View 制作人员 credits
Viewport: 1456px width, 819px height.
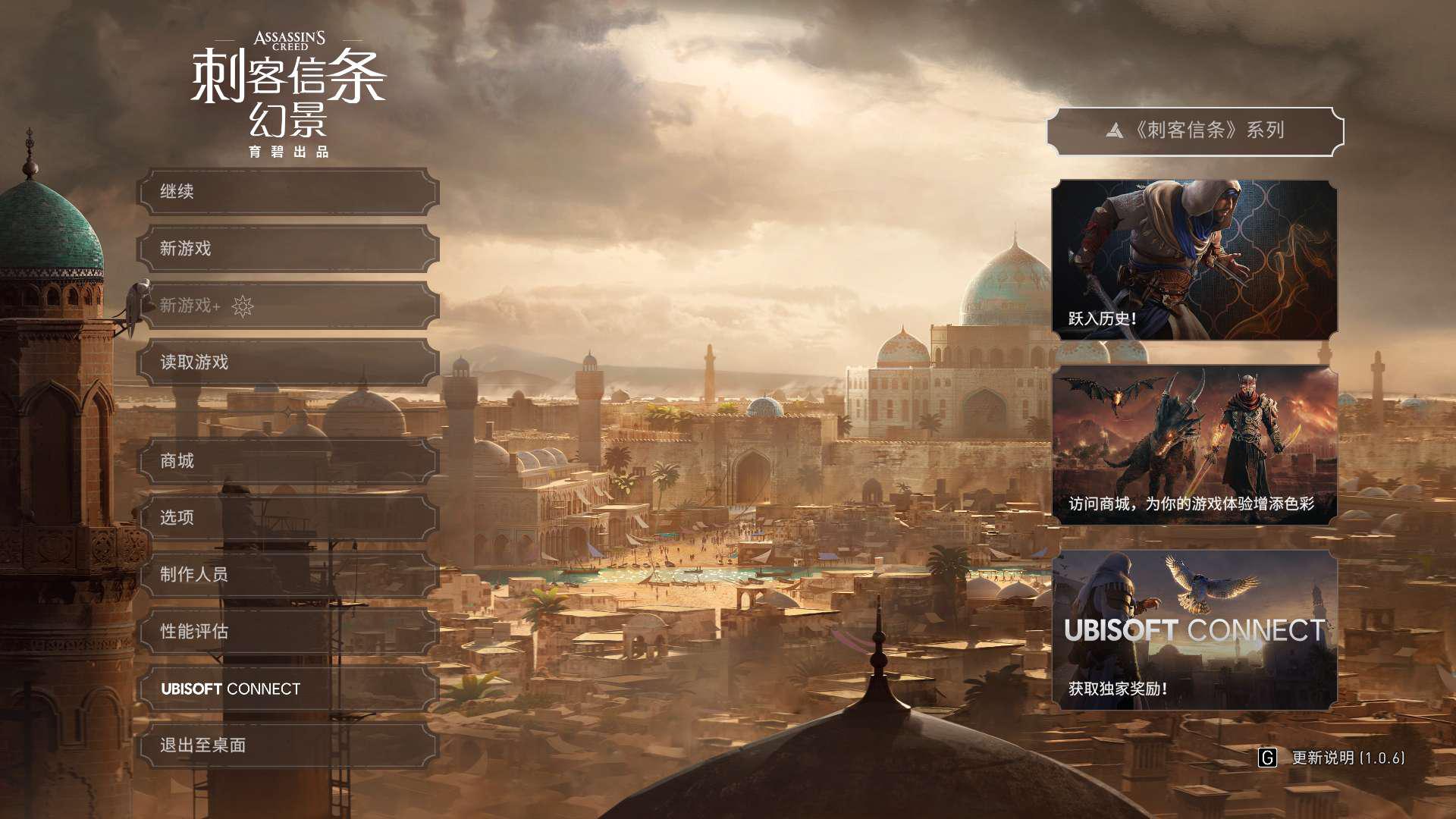pos(288,575)
